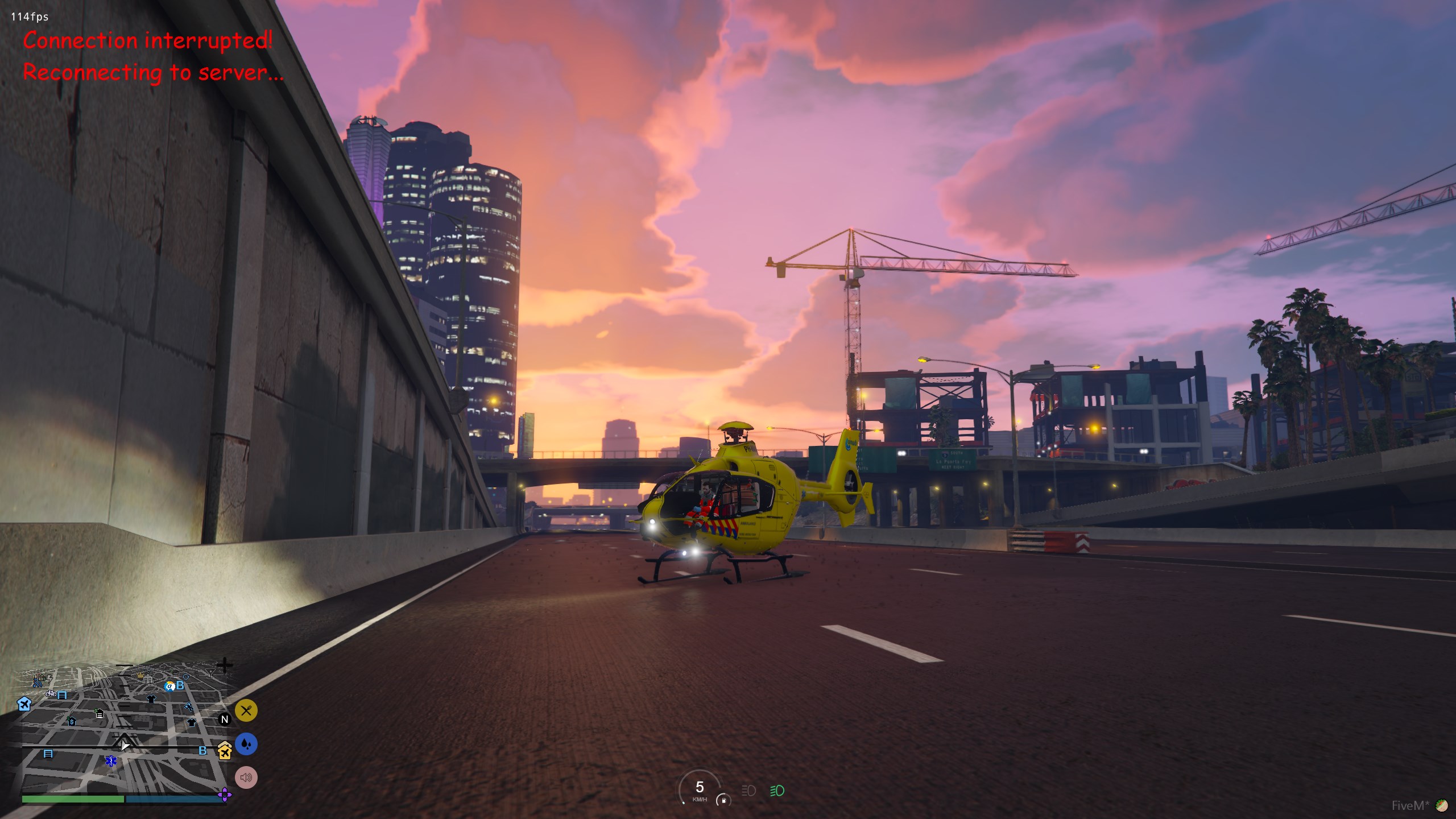Screen dimensions: 1456x819
Task: Select the purple flower map blip
Action: click(x=225, y=795)
